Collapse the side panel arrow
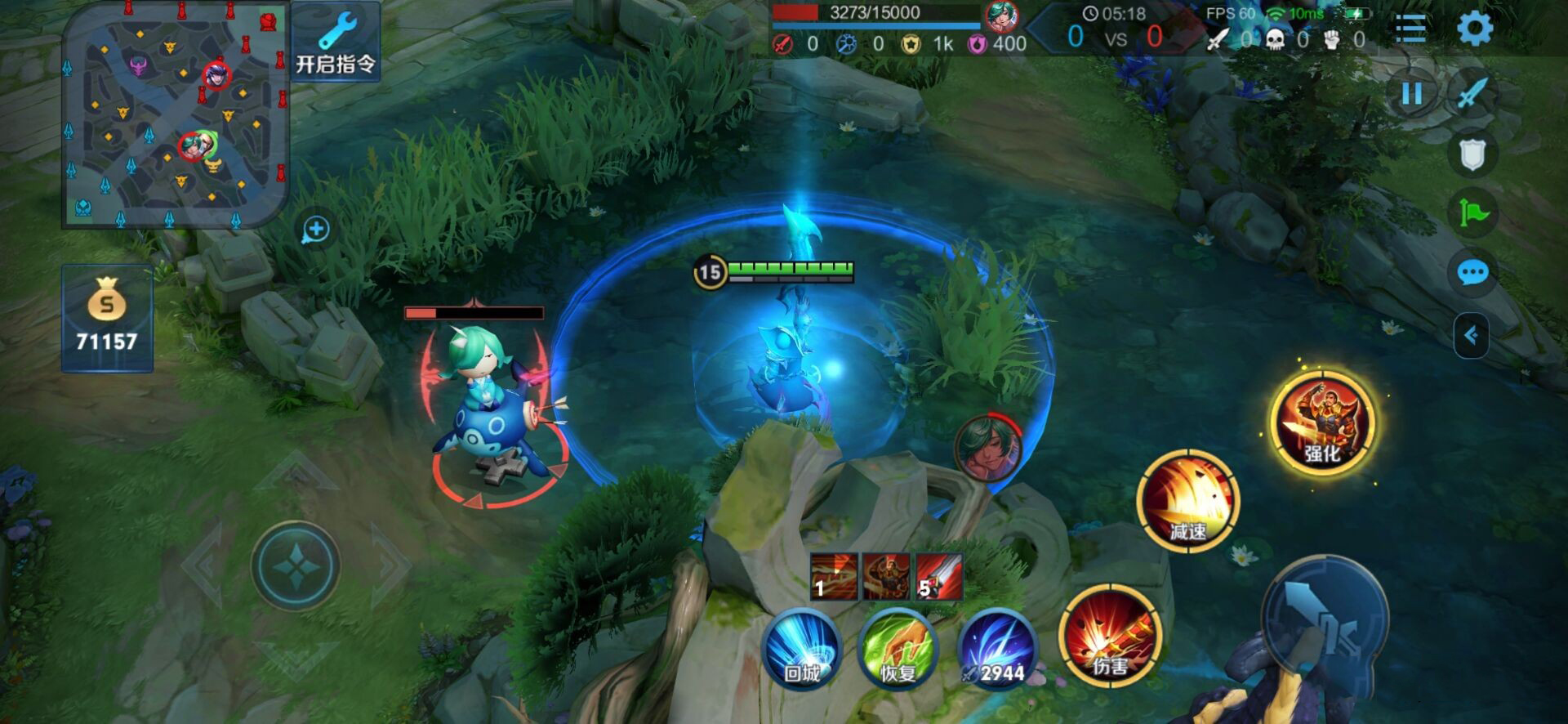The image size is (1568, 724). [1471, 335]
